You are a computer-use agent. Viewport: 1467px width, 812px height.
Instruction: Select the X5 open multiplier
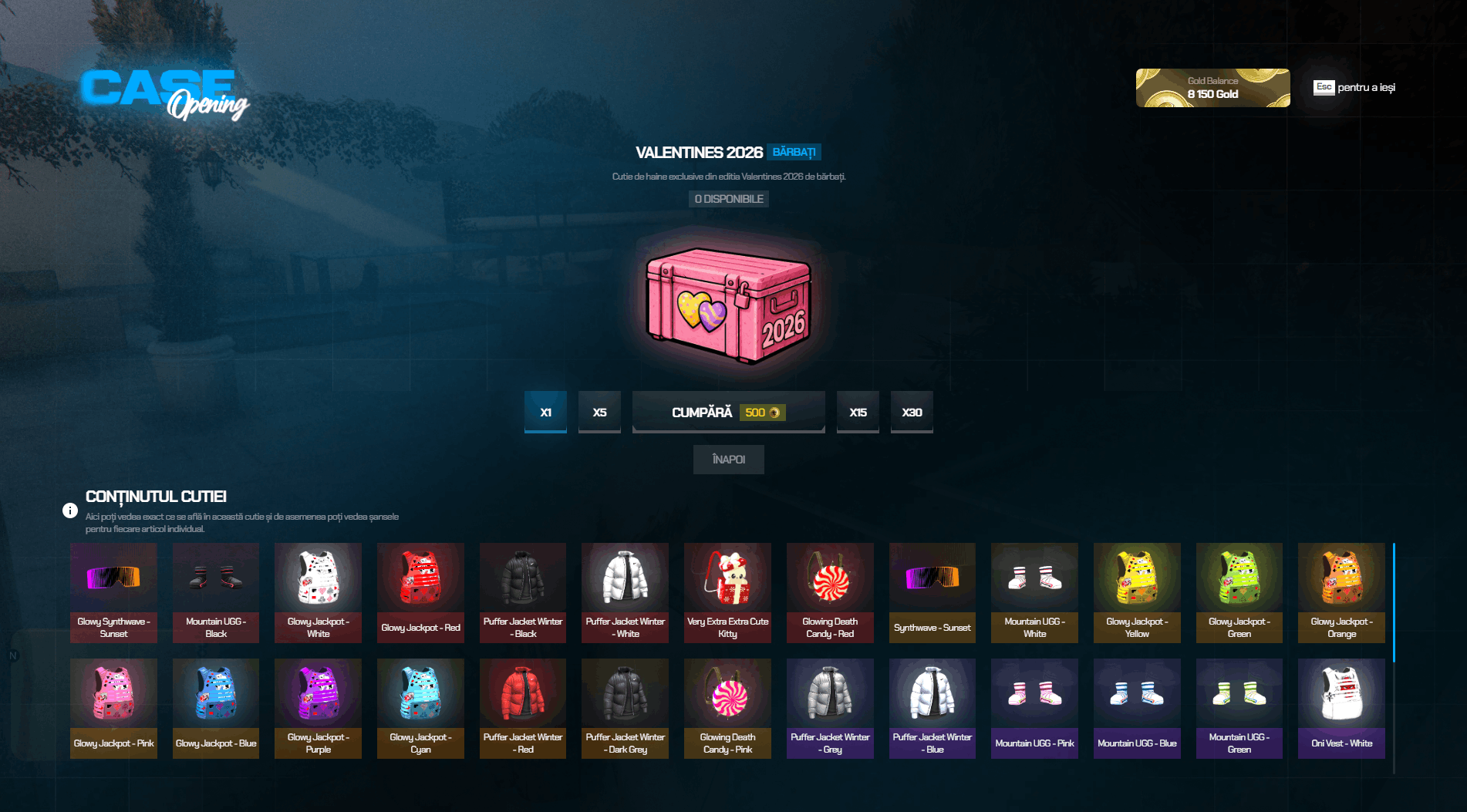(x=599, y=412)
